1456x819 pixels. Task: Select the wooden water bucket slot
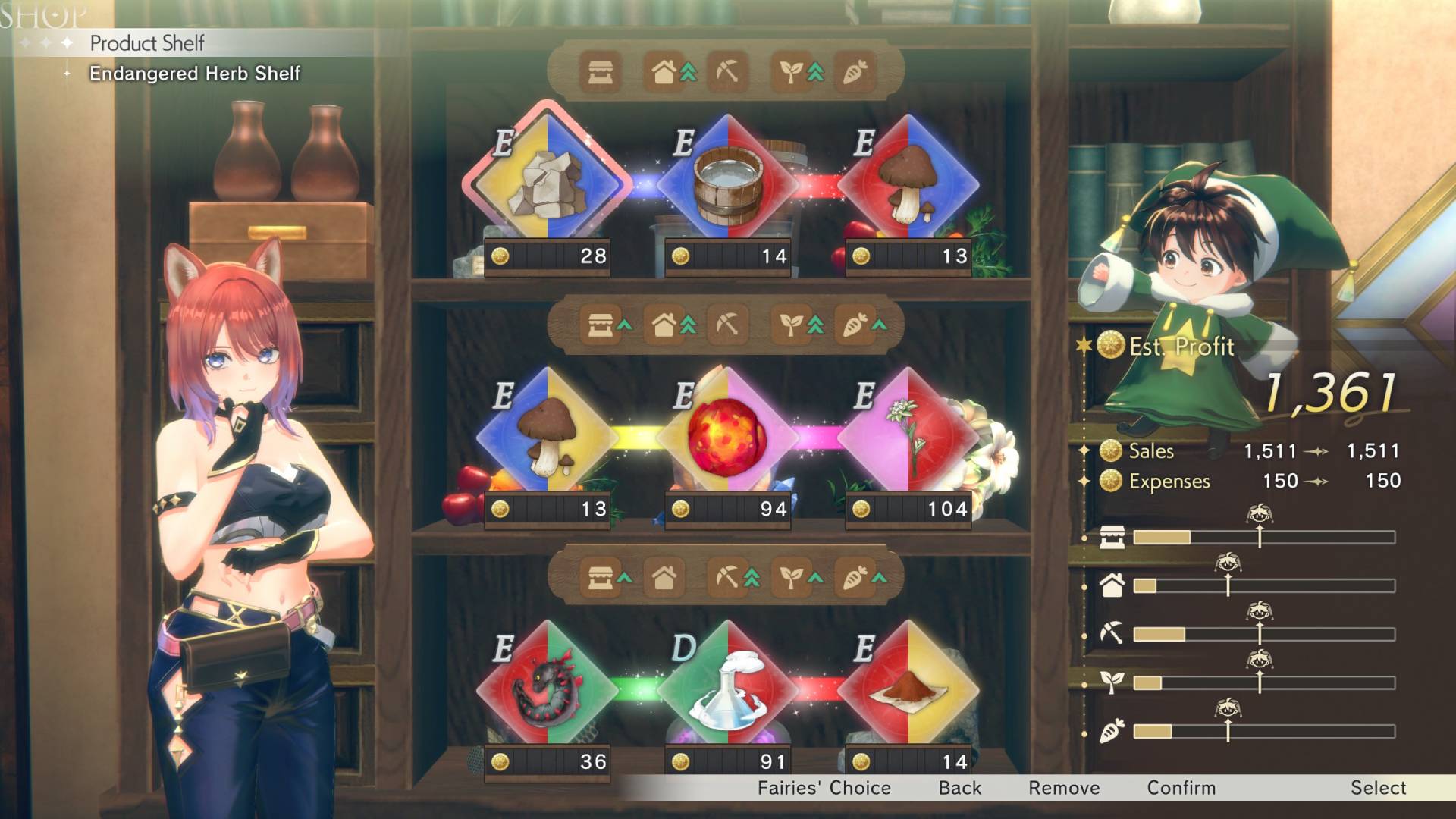727,184
